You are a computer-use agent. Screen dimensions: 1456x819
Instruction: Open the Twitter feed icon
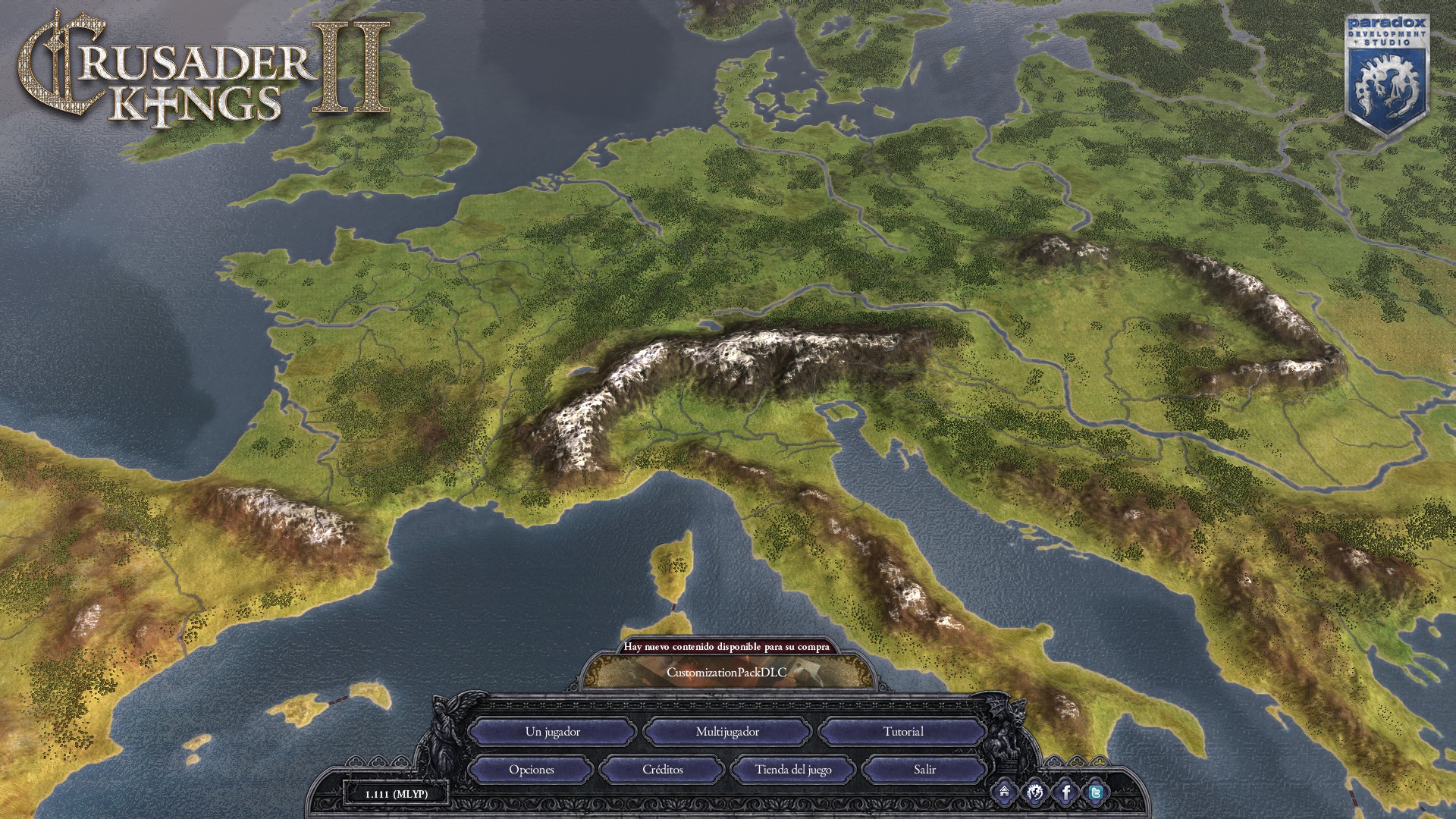click(x=1096, y=792)
